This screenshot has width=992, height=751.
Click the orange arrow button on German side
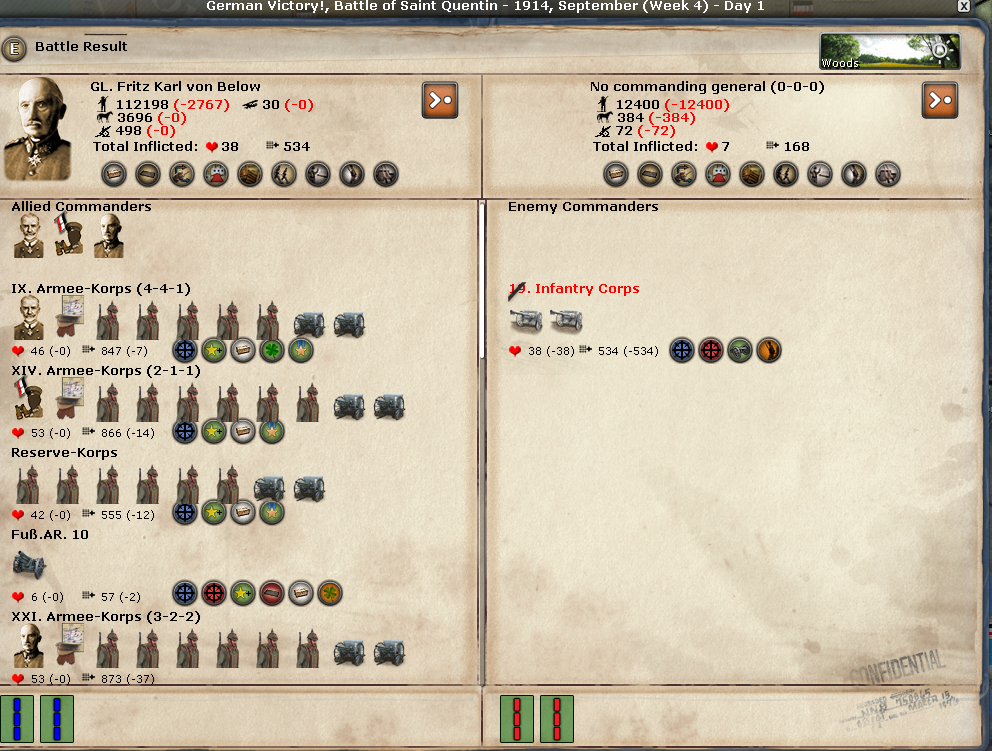tap(440, 100)
